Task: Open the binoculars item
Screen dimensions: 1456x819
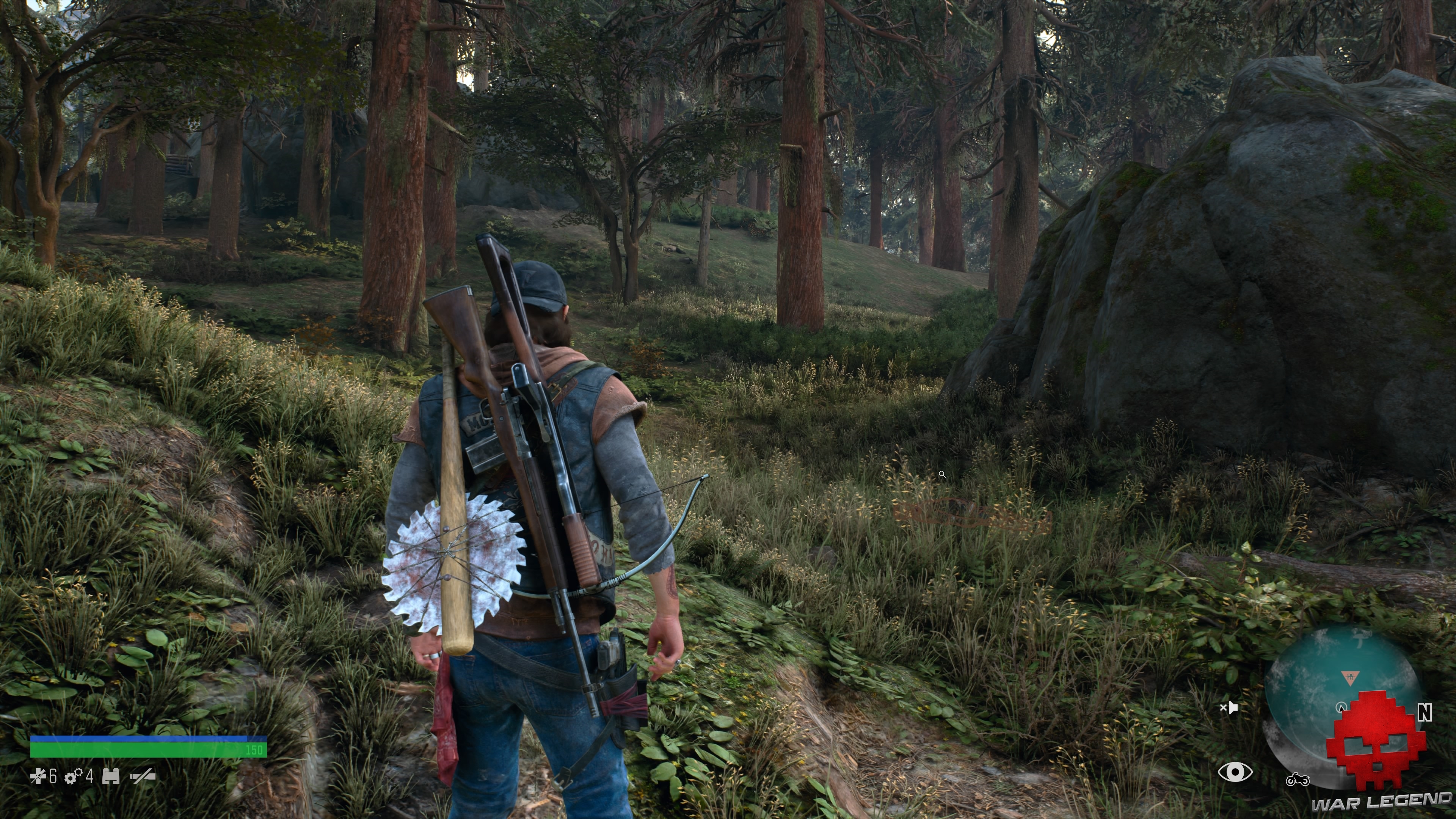Action: (x=111, y=777)
